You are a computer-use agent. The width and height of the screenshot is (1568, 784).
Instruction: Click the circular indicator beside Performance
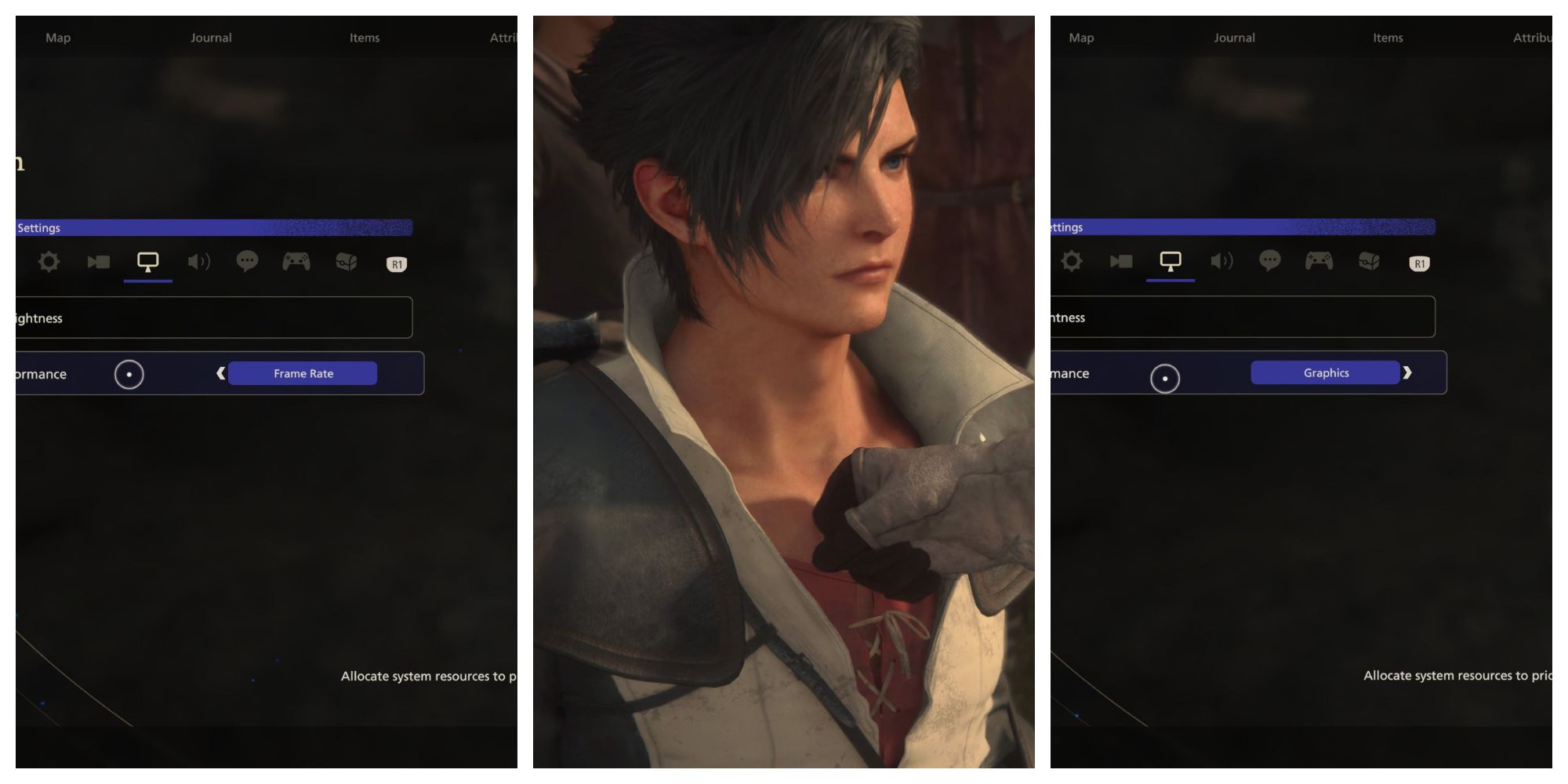pyautogui.click(x=129, y=374)
